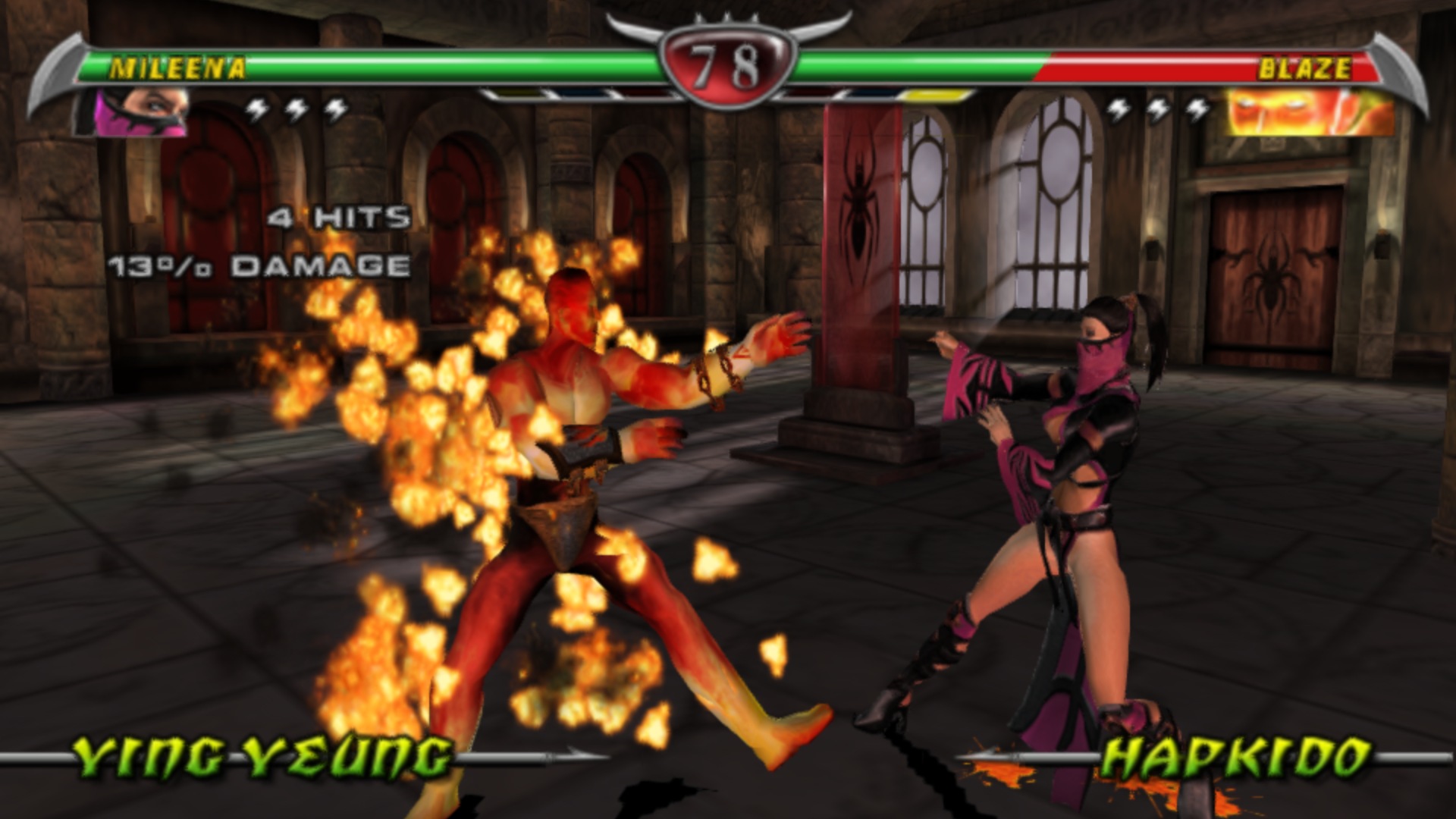Select the Hapkido fighting style label
This screenshot has width=1456, height=819.
pos(1235,756)
